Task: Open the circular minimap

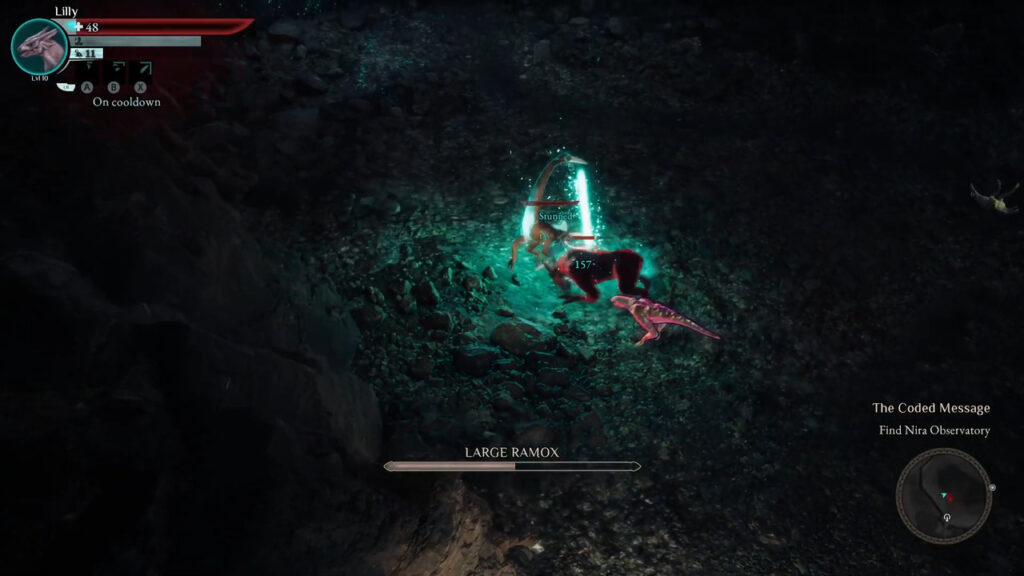Action: [943, 495]
